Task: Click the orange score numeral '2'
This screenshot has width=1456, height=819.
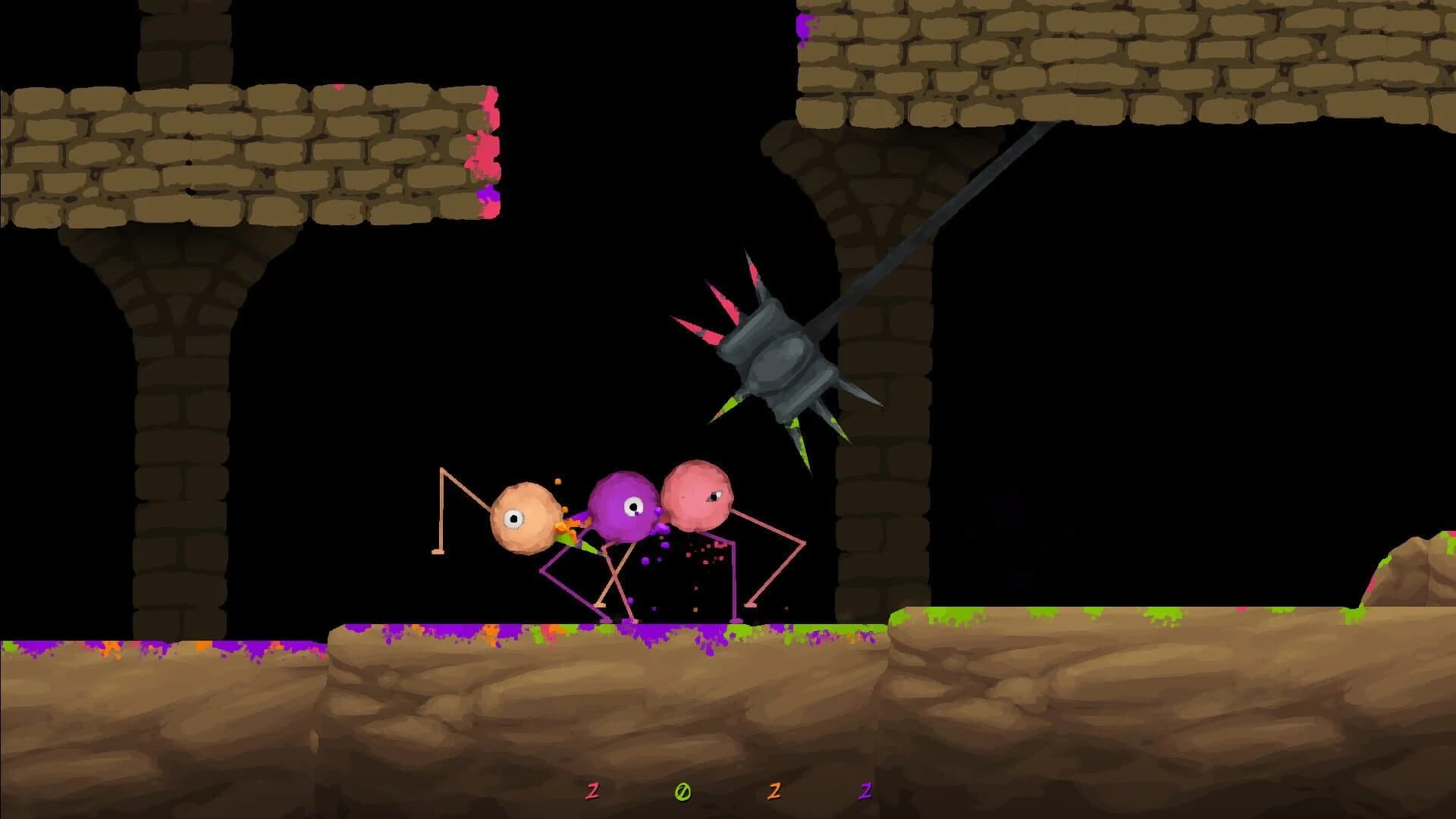Action: coord(775,791)
